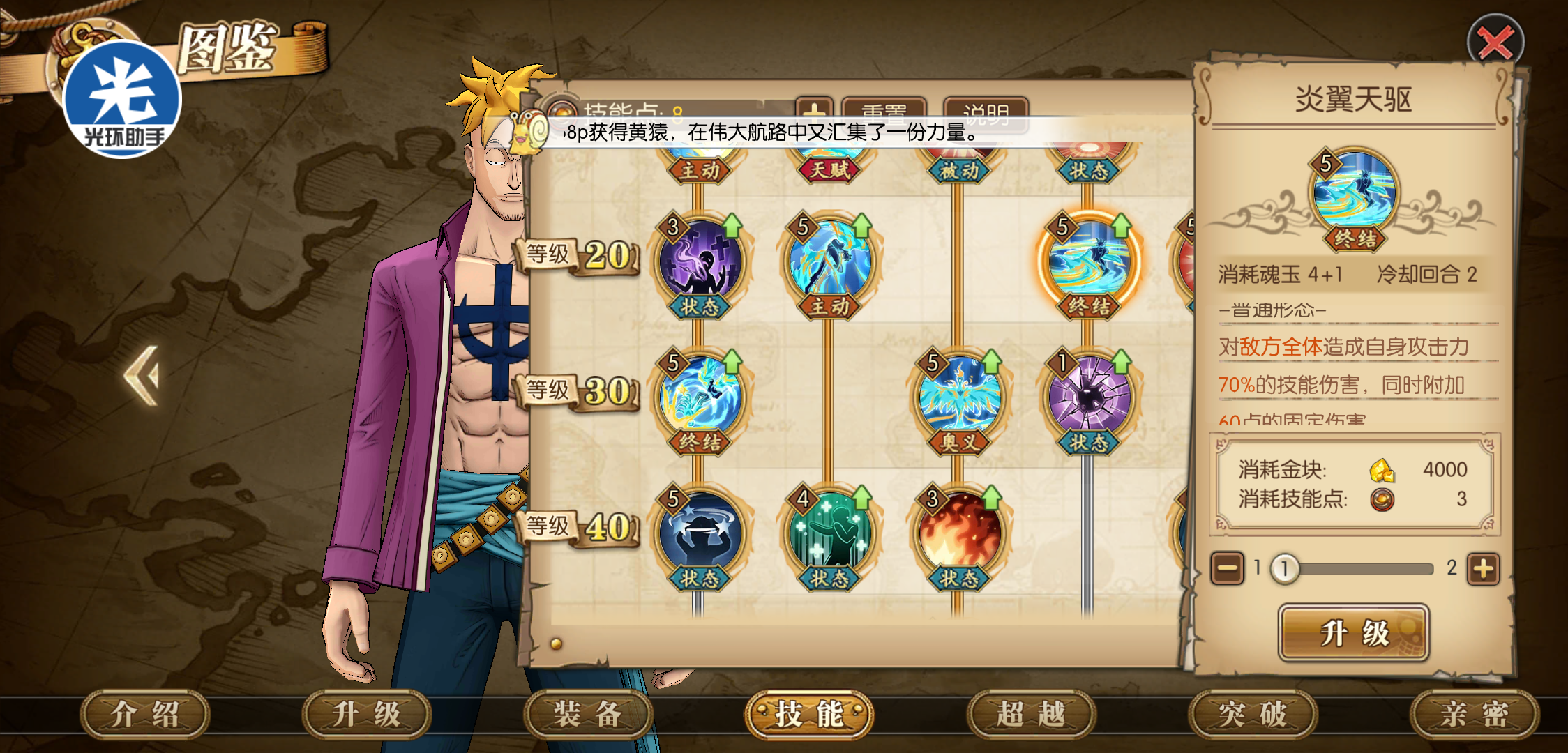The width and height of the screenshot is (1568, 753).
Task: Switch to the 超越 transcend tab
Action: (1031, 714)
